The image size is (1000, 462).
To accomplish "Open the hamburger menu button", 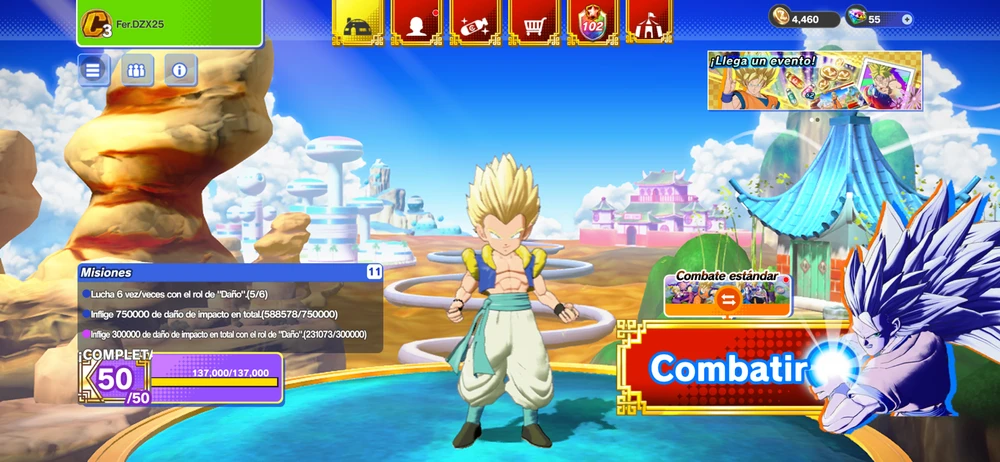I will point(94,70).
